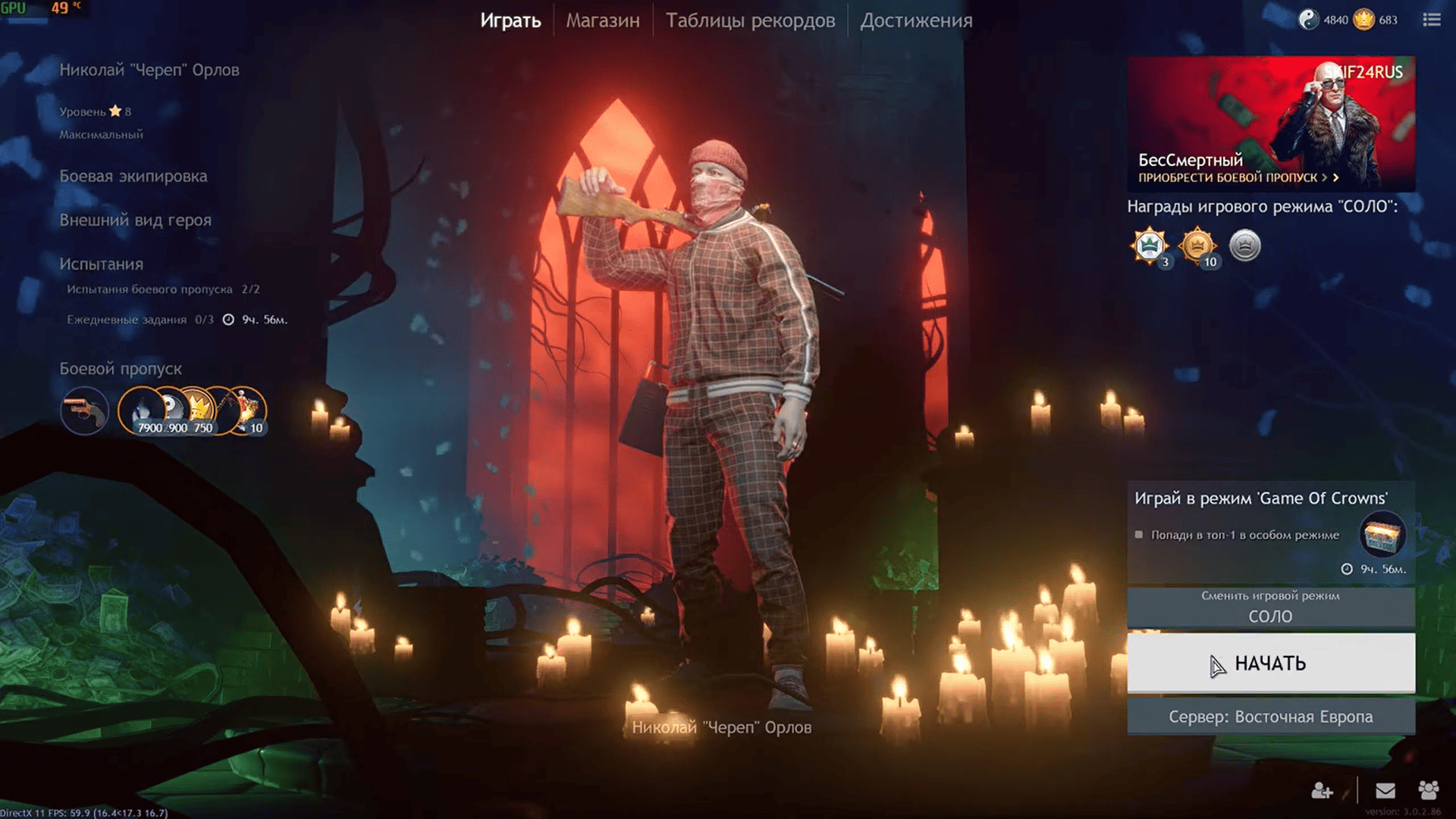Switch to the Играть tab

[510, 20]
